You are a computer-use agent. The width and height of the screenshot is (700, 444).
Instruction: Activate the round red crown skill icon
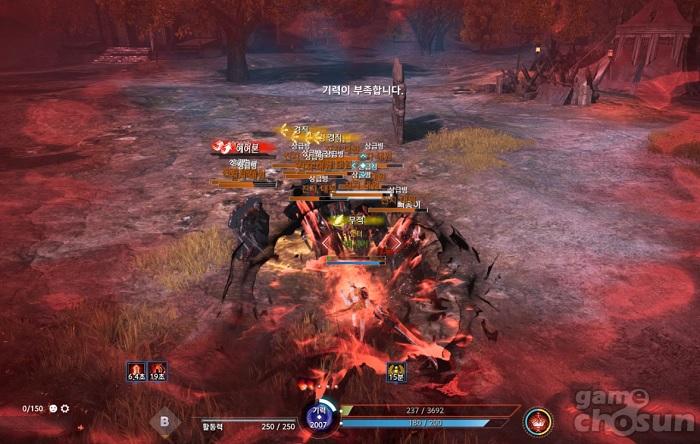[x=540, y=421]
